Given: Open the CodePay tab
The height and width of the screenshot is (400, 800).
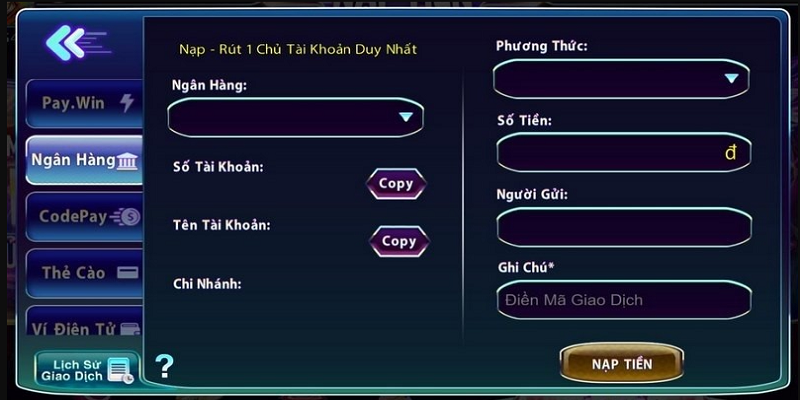Looking at the screenshot, I should pyautogui.click(x=85, y=216).
